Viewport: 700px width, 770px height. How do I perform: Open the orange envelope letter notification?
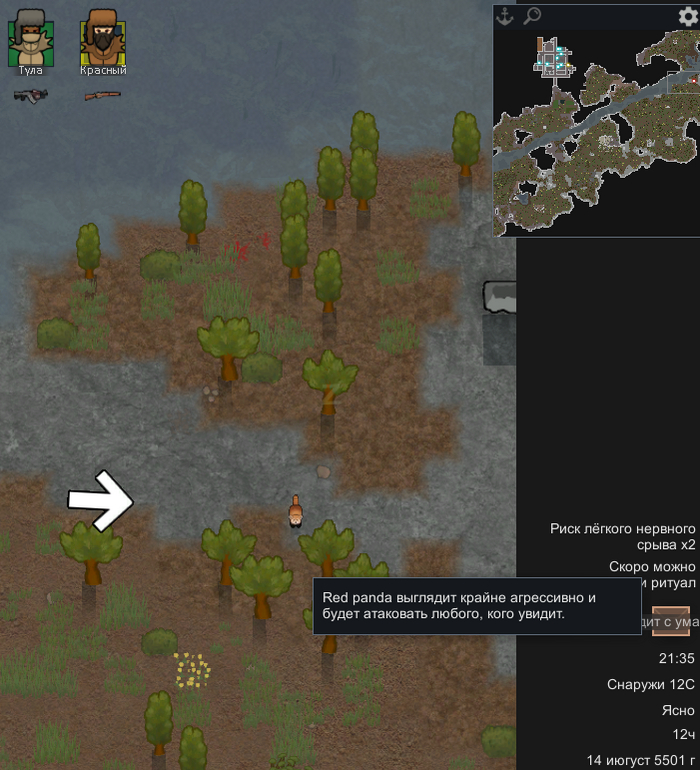coord(670,621)
